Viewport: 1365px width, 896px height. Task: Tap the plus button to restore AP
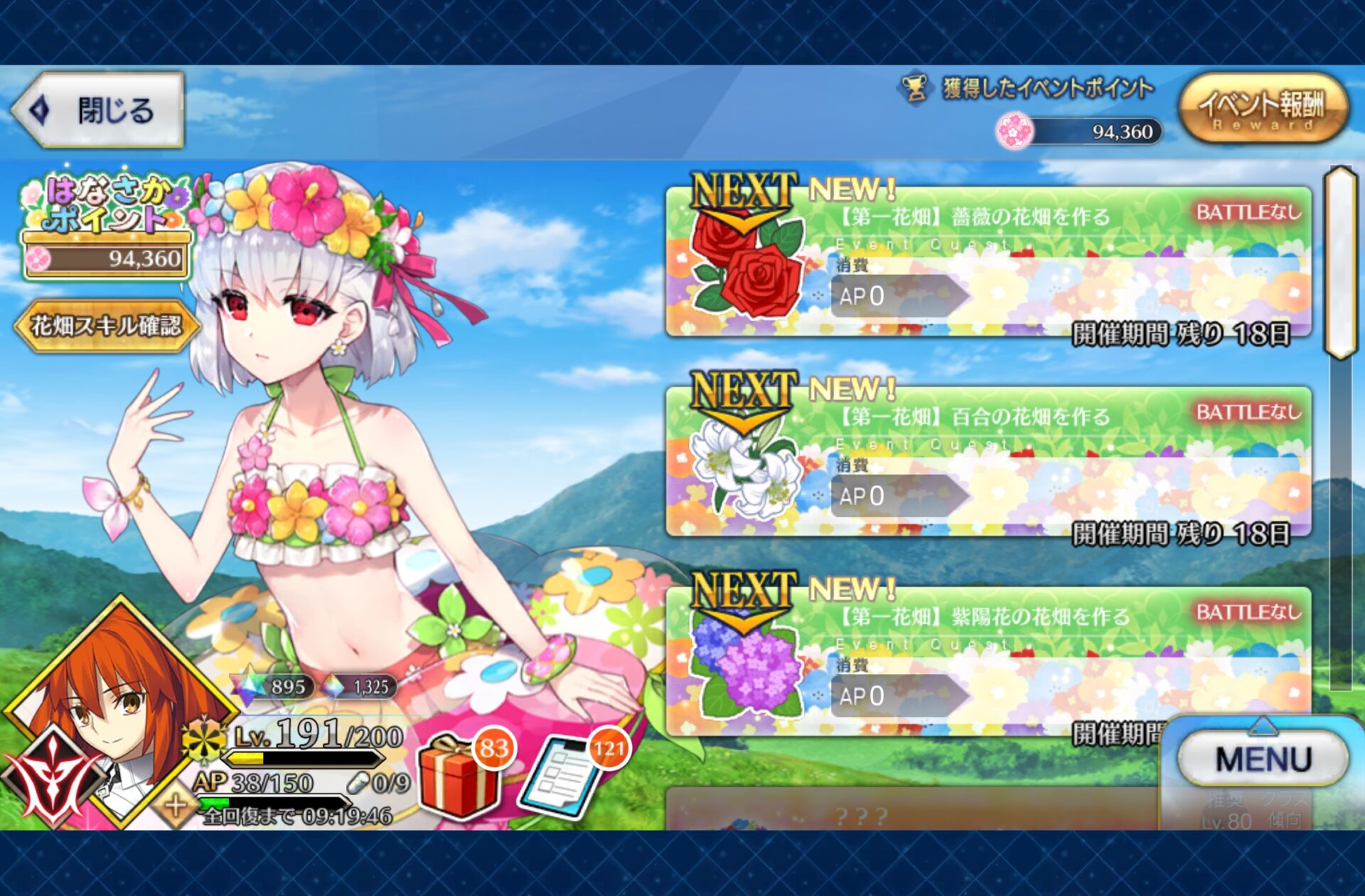tap(176, 806)
